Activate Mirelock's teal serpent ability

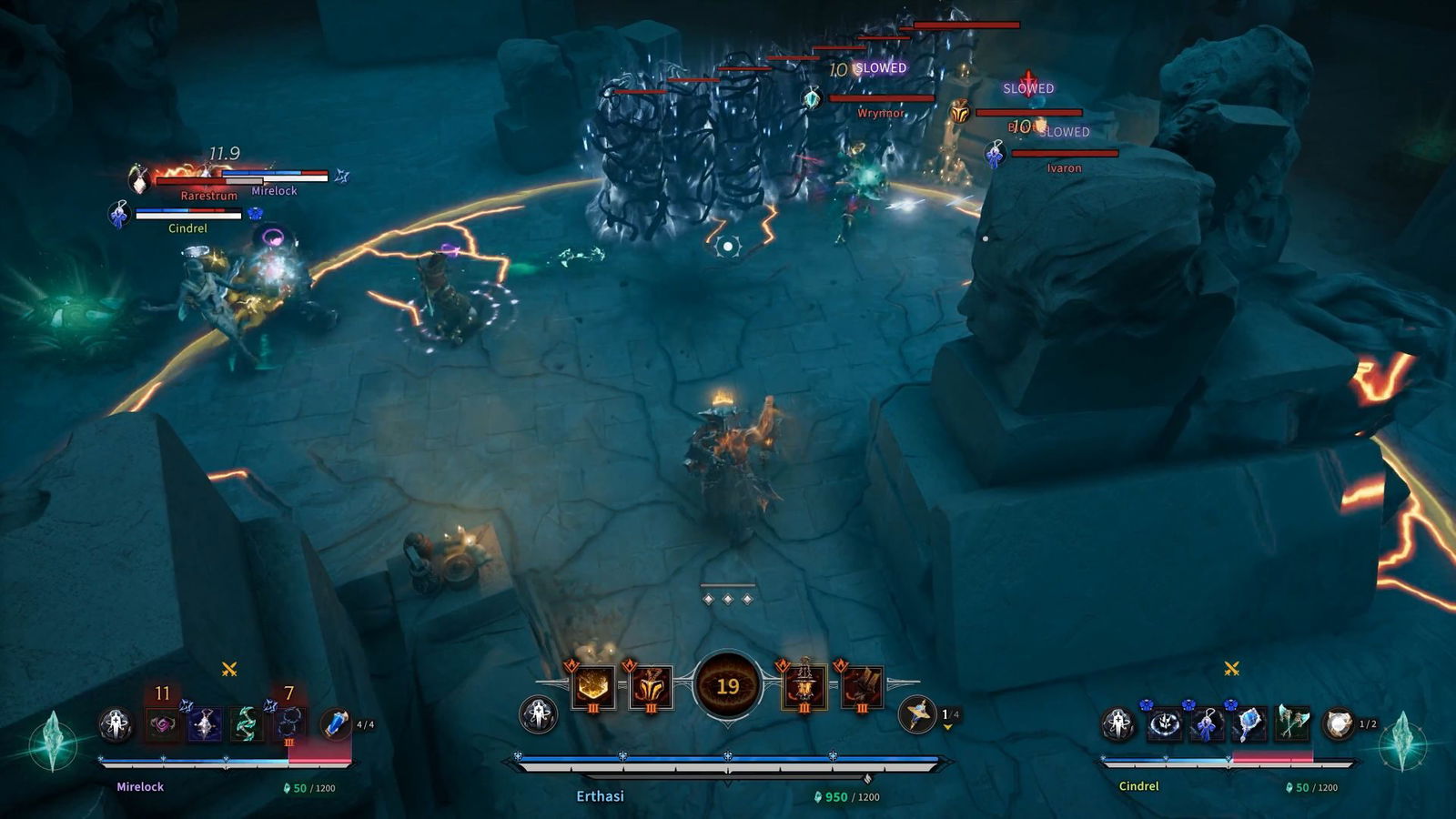point(247,724)
